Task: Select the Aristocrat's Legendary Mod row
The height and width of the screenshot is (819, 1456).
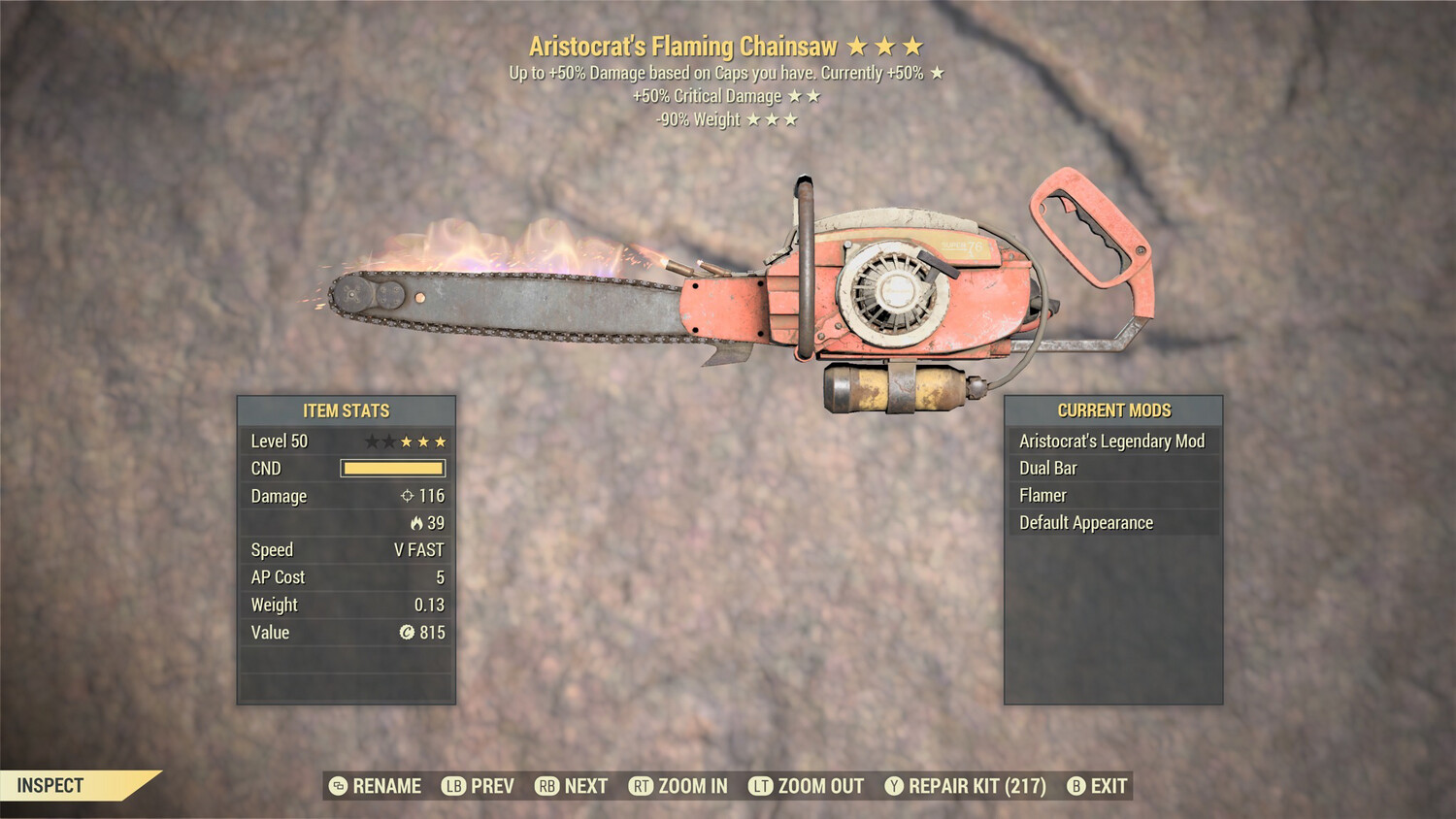Action: coord(1112,442)
